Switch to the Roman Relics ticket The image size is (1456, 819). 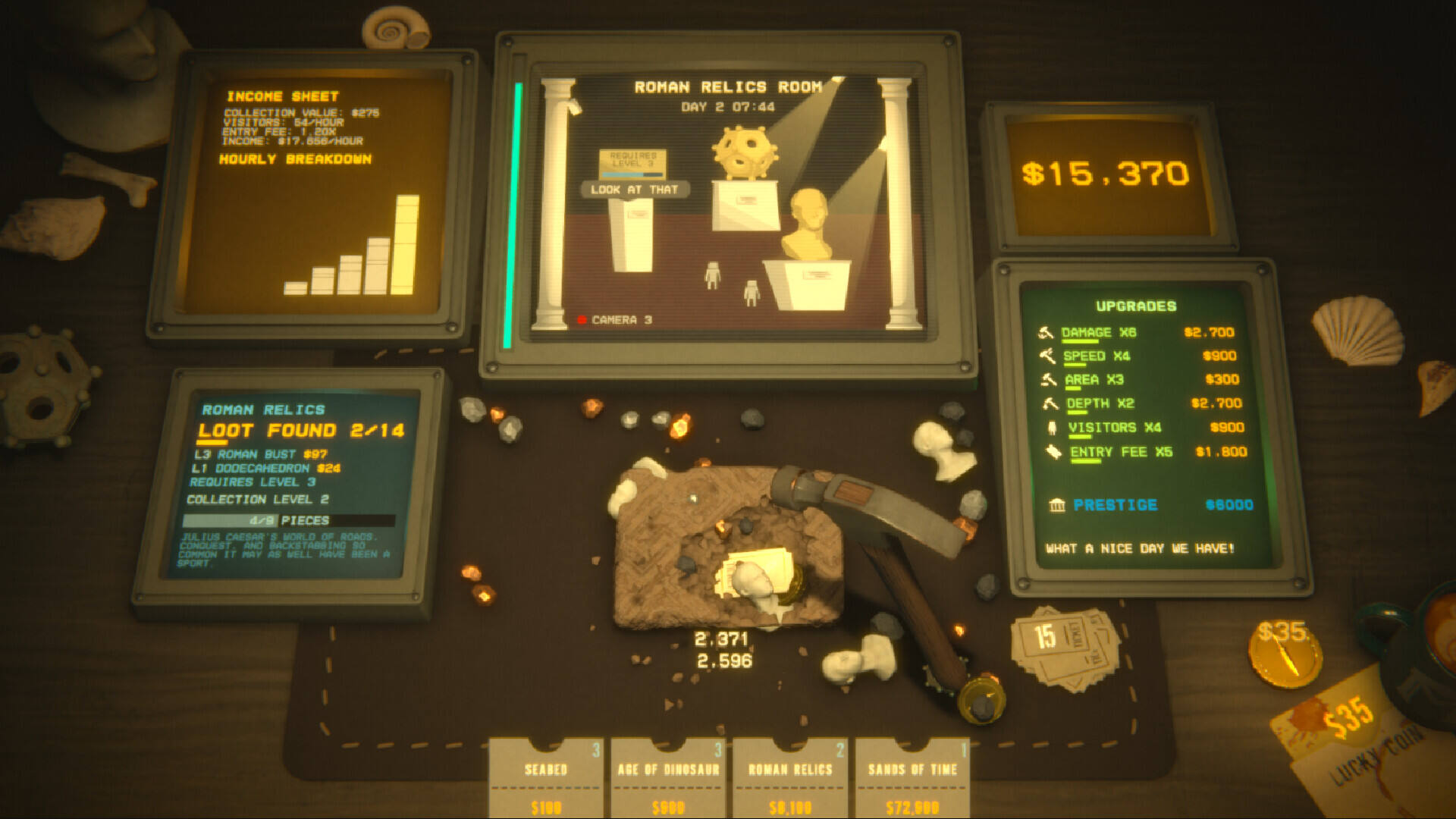click(x=790, y=777)
